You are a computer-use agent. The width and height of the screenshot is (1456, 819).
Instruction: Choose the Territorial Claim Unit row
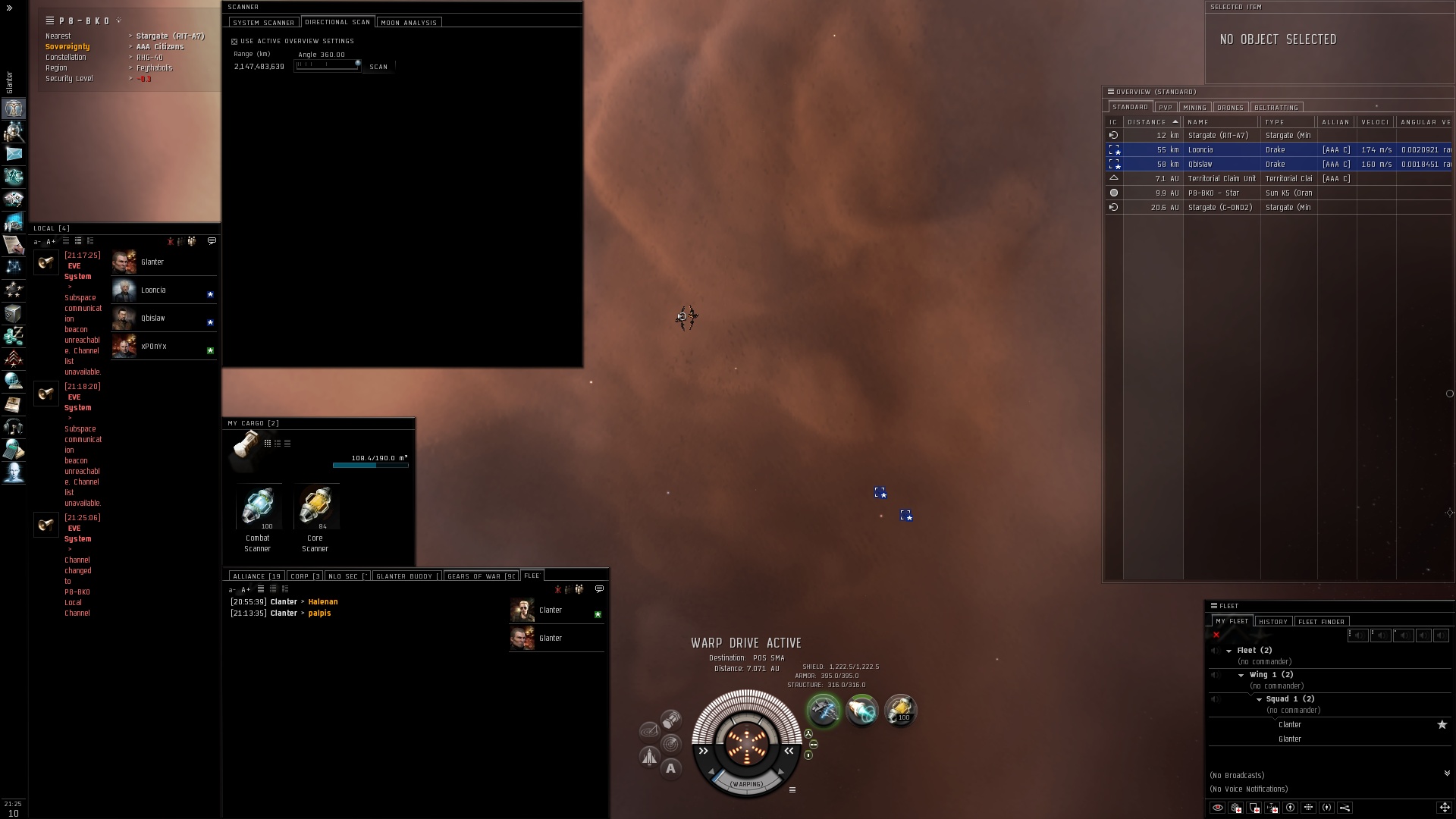point(1221,179)
